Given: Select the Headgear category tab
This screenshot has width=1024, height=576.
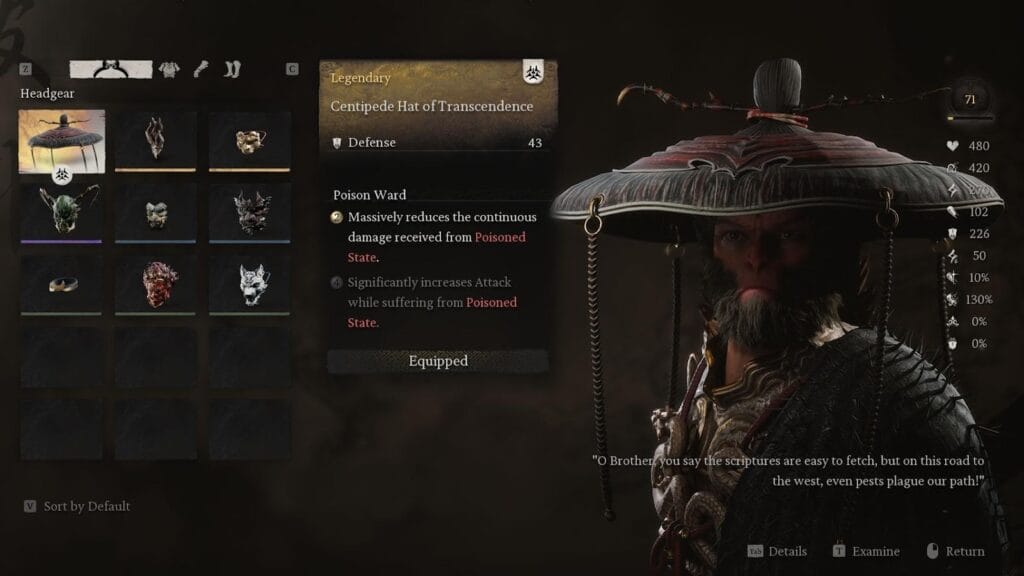Looking at the screenshot, I should pos(110,69).
